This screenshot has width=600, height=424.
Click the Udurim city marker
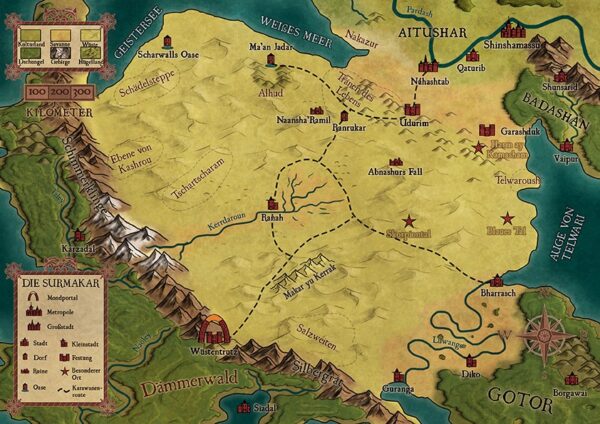click(x=412, y=108)
